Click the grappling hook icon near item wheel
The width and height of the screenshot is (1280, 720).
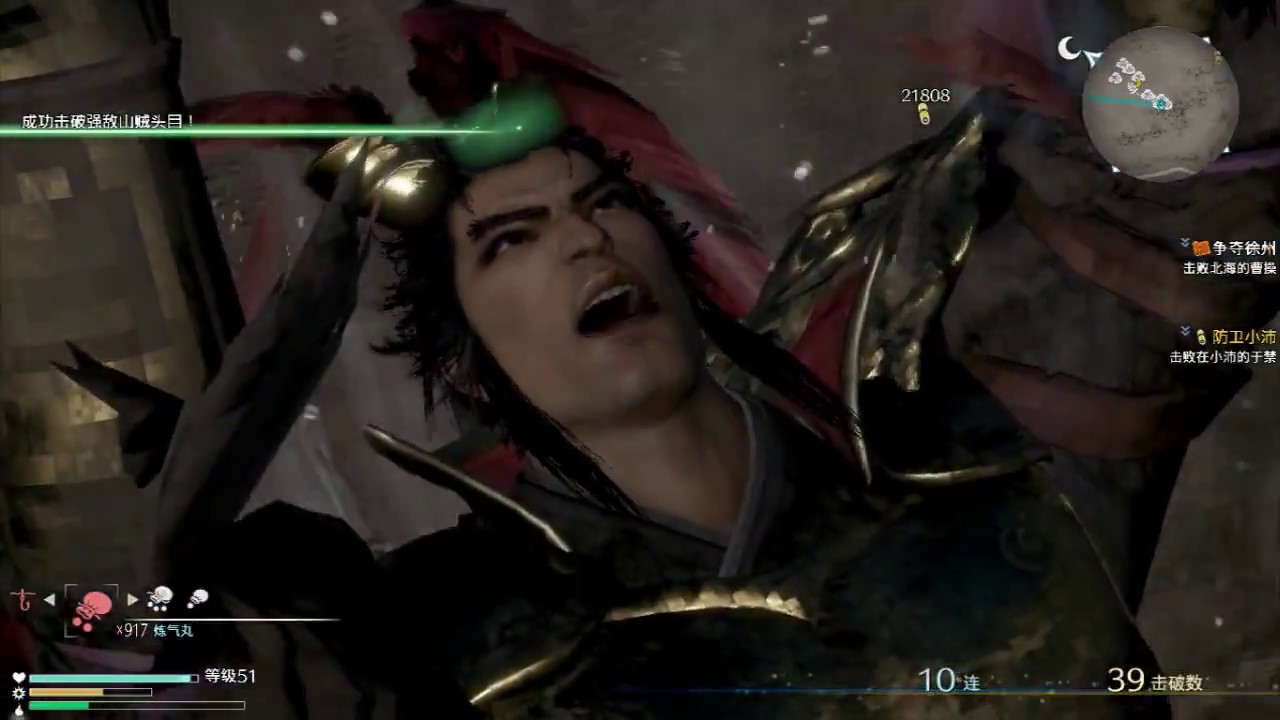click(23, 600)
